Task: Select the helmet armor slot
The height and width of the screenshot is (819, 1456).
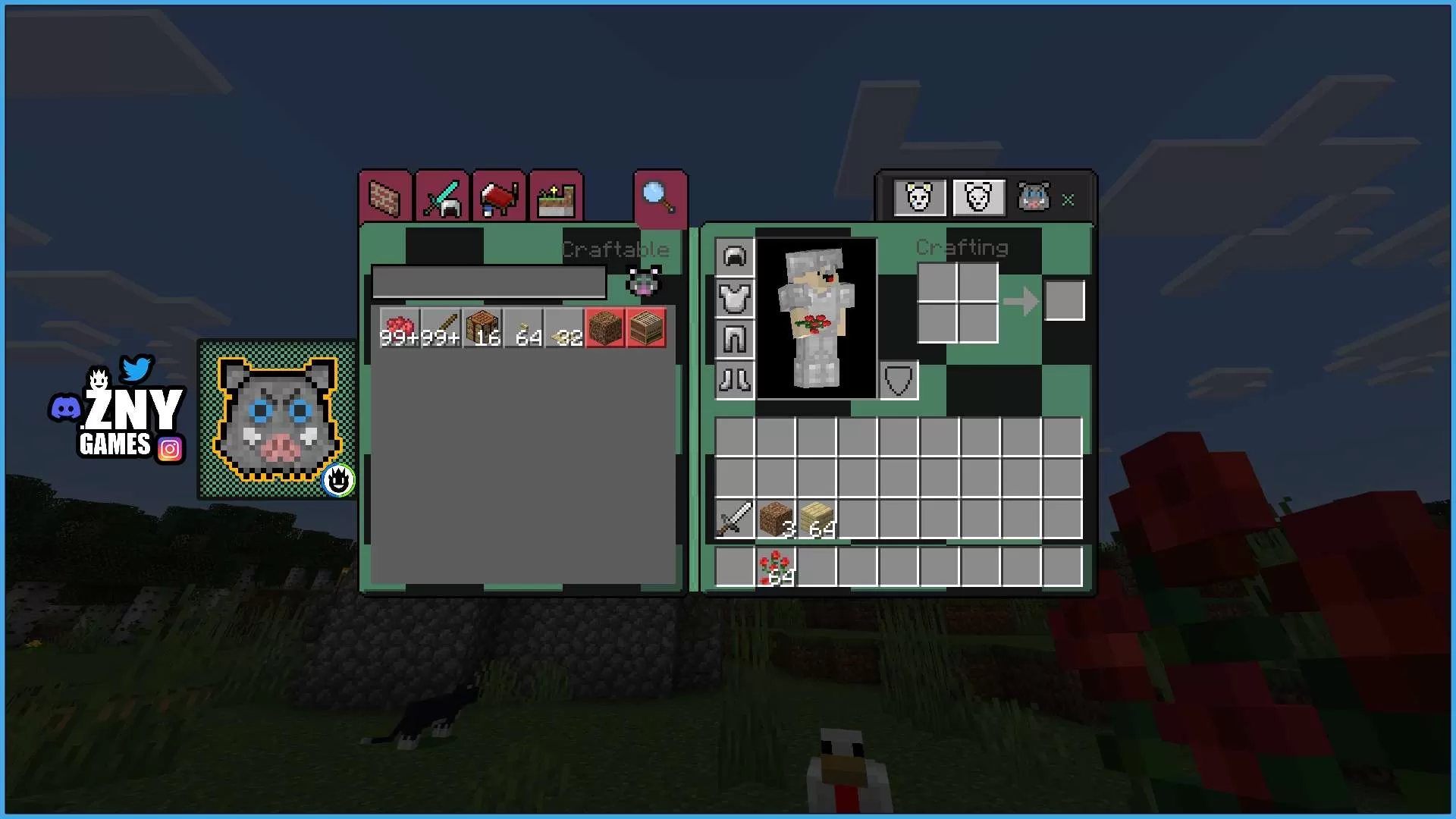Action: 733,257
